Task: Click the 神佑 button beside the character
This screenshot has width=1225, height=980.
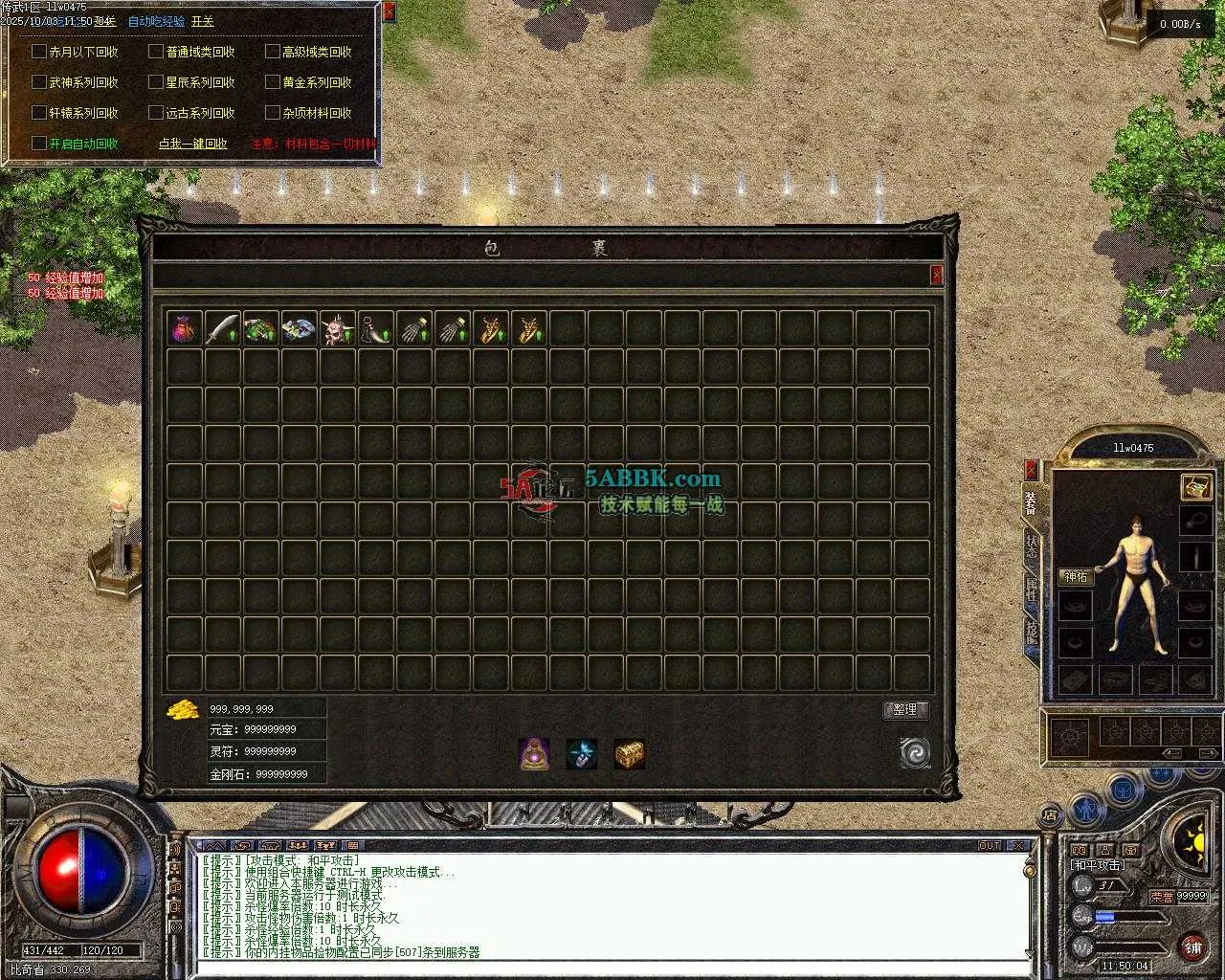Action: (1076, 577)
